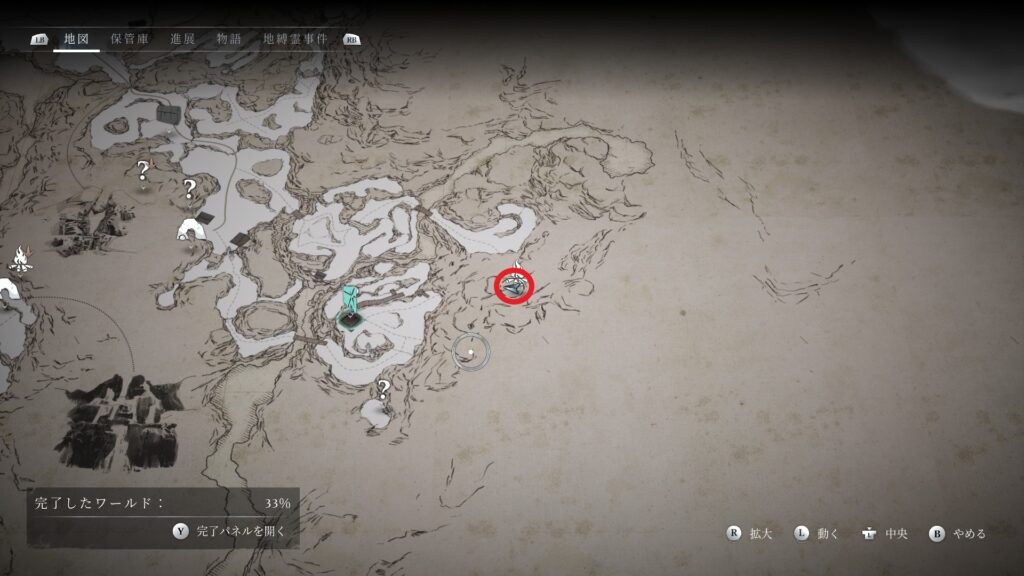Click the teal crystal map marker
This screenshot has height=576, width=1024.
pyautogui.click(x=350, y=306)
